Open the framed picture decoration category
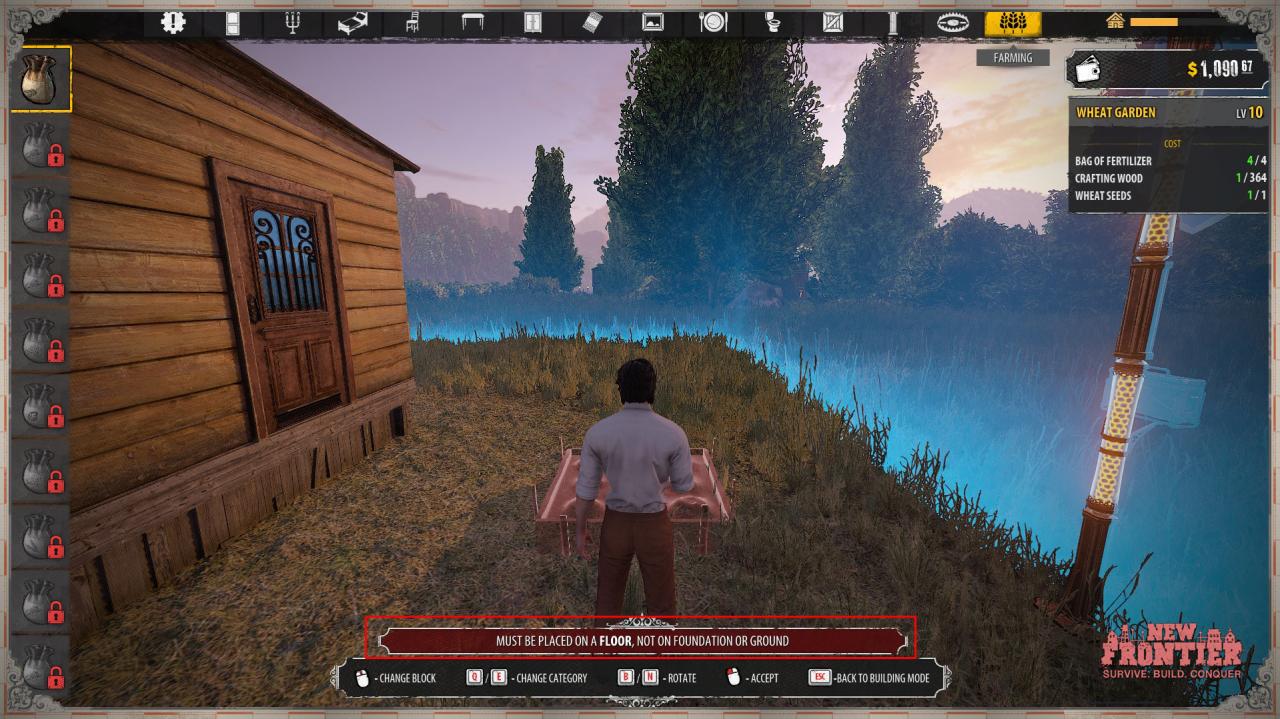Image resolution: width=1280 pixels, height=719 pixels. pyautogui.click(x=653, y=23)
